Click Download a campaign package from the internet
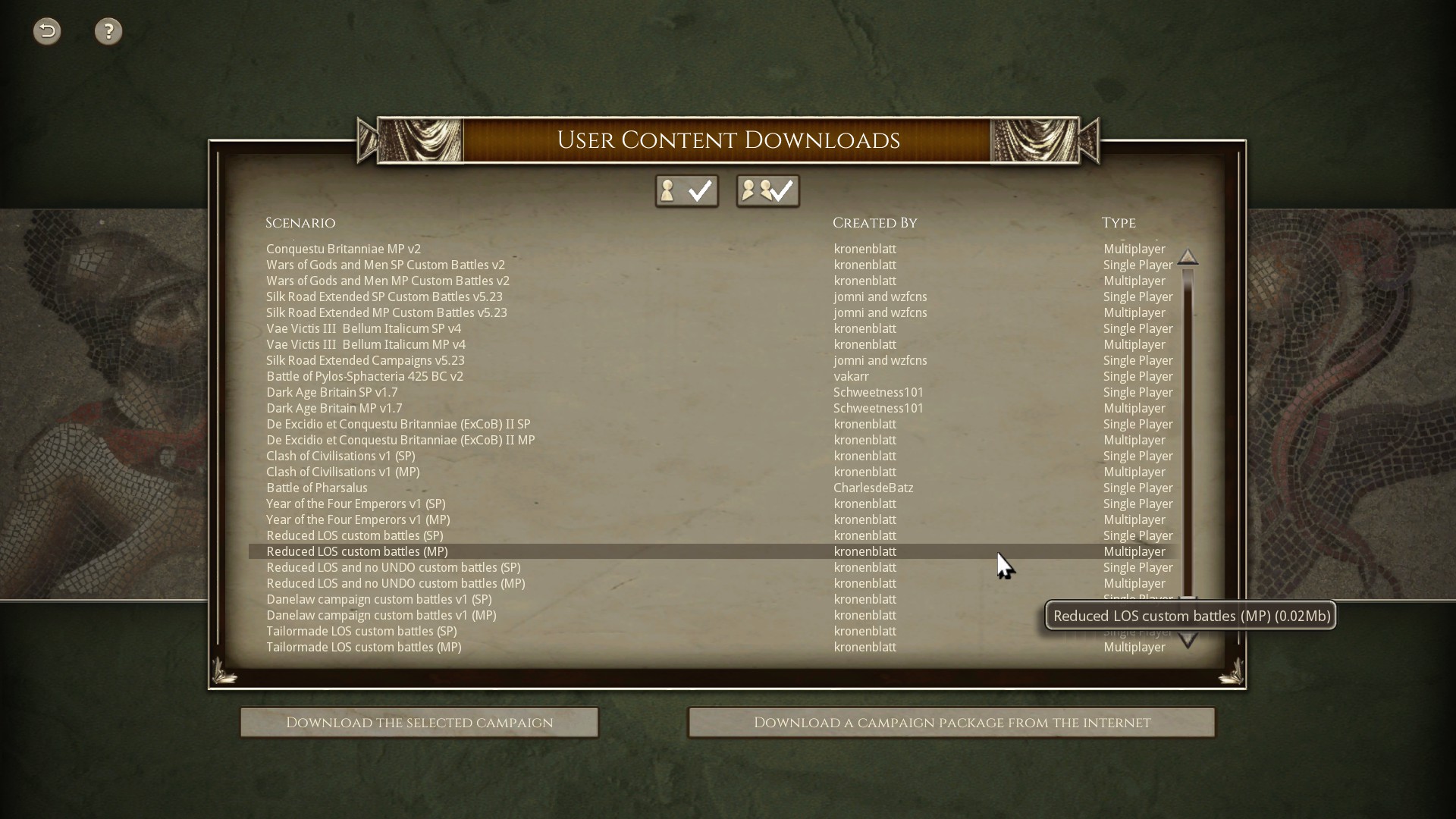Viewport: 1456px width, 819px height. pyautogui.click(x=950, y=723)
